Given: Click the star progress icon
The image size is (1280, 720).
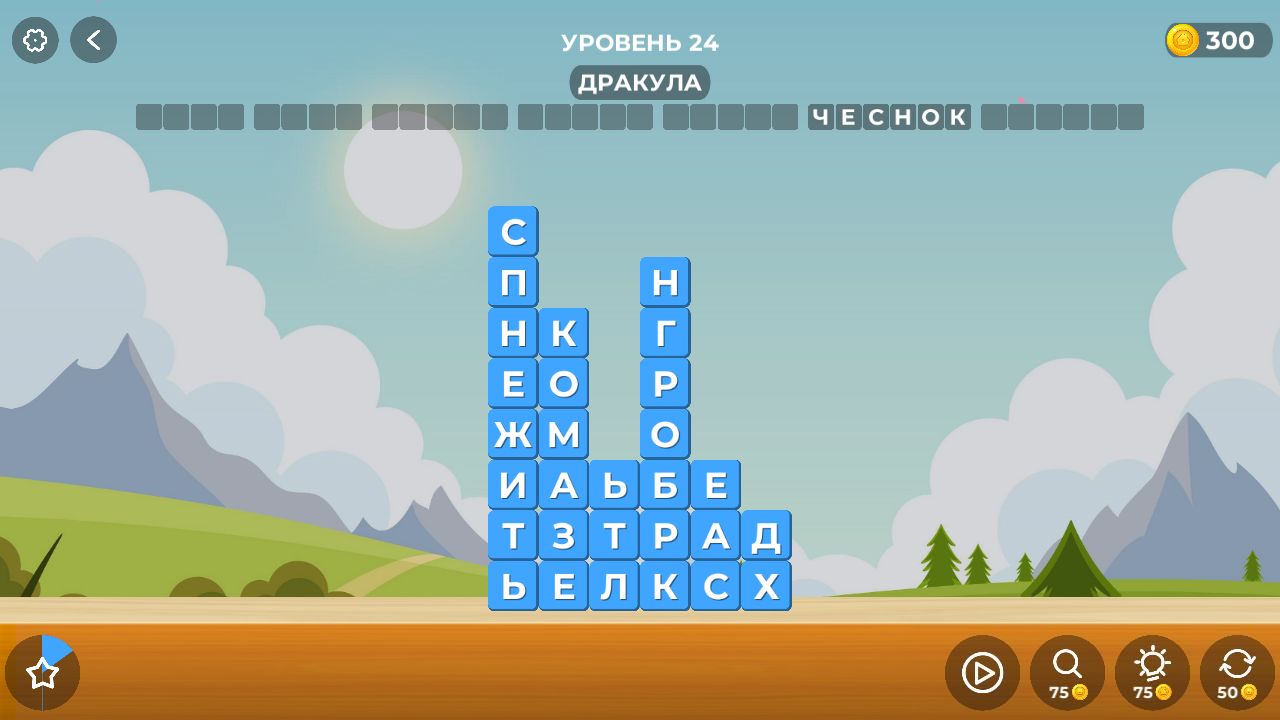Looking at the screenshot, I should coord(44,672).
